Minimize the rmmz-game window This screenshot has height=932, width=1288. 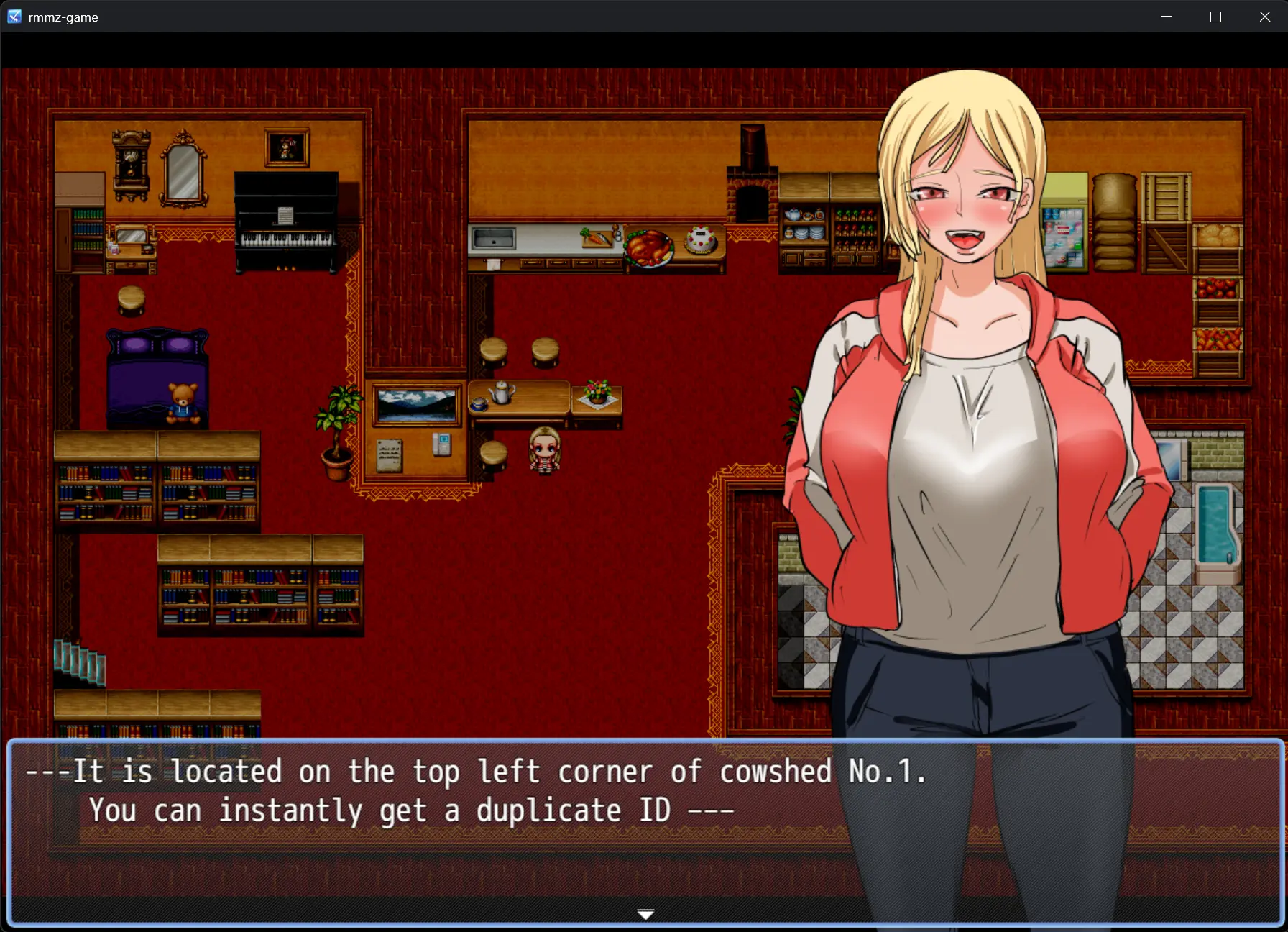pyautogui.click(x=1166, y=17)
